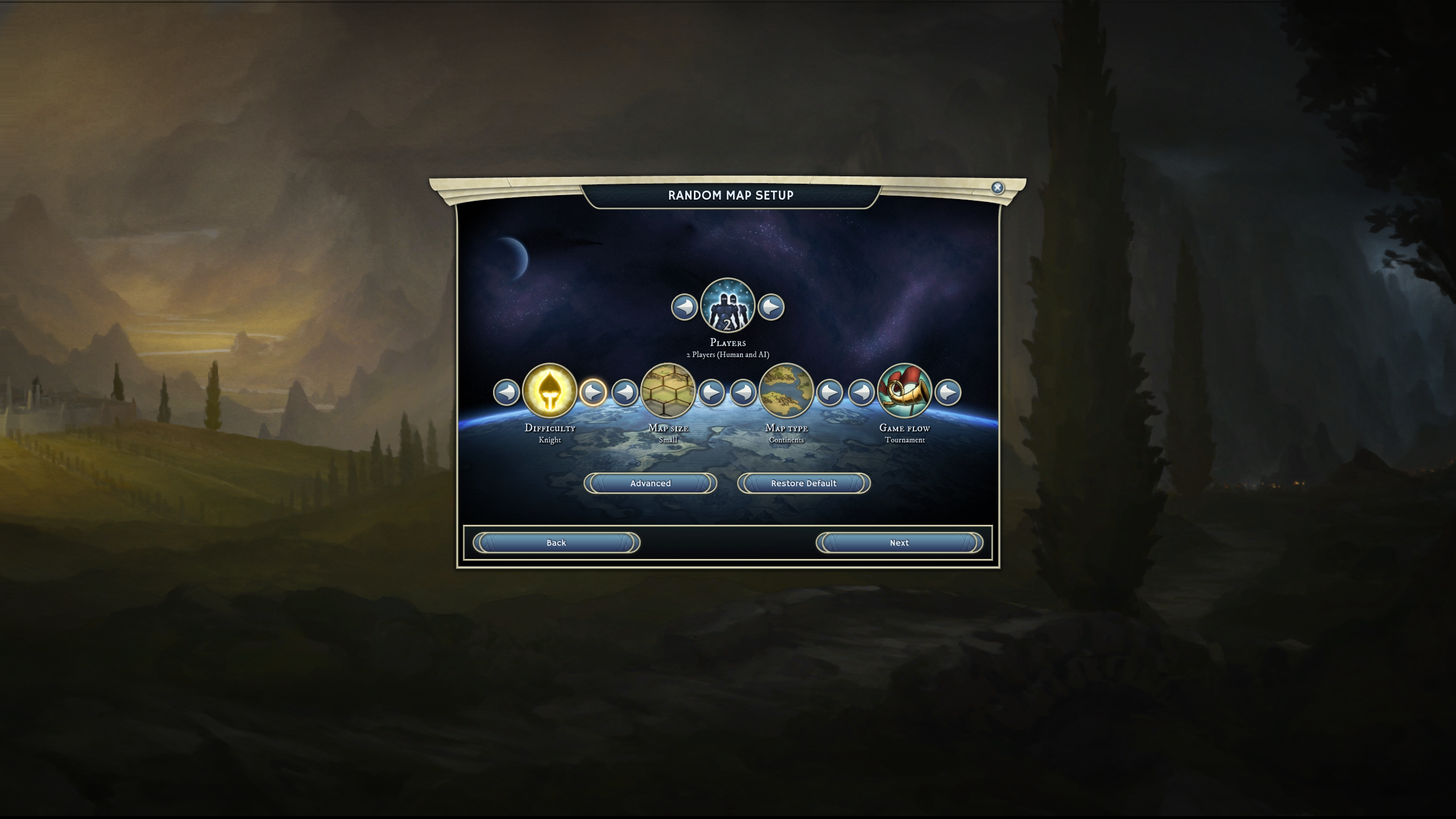This screenshot has width=1456, height=819.
Task: Click the golden Knight difficulty helmet icon
Action: pyautogui.click(x=549, y=391)
